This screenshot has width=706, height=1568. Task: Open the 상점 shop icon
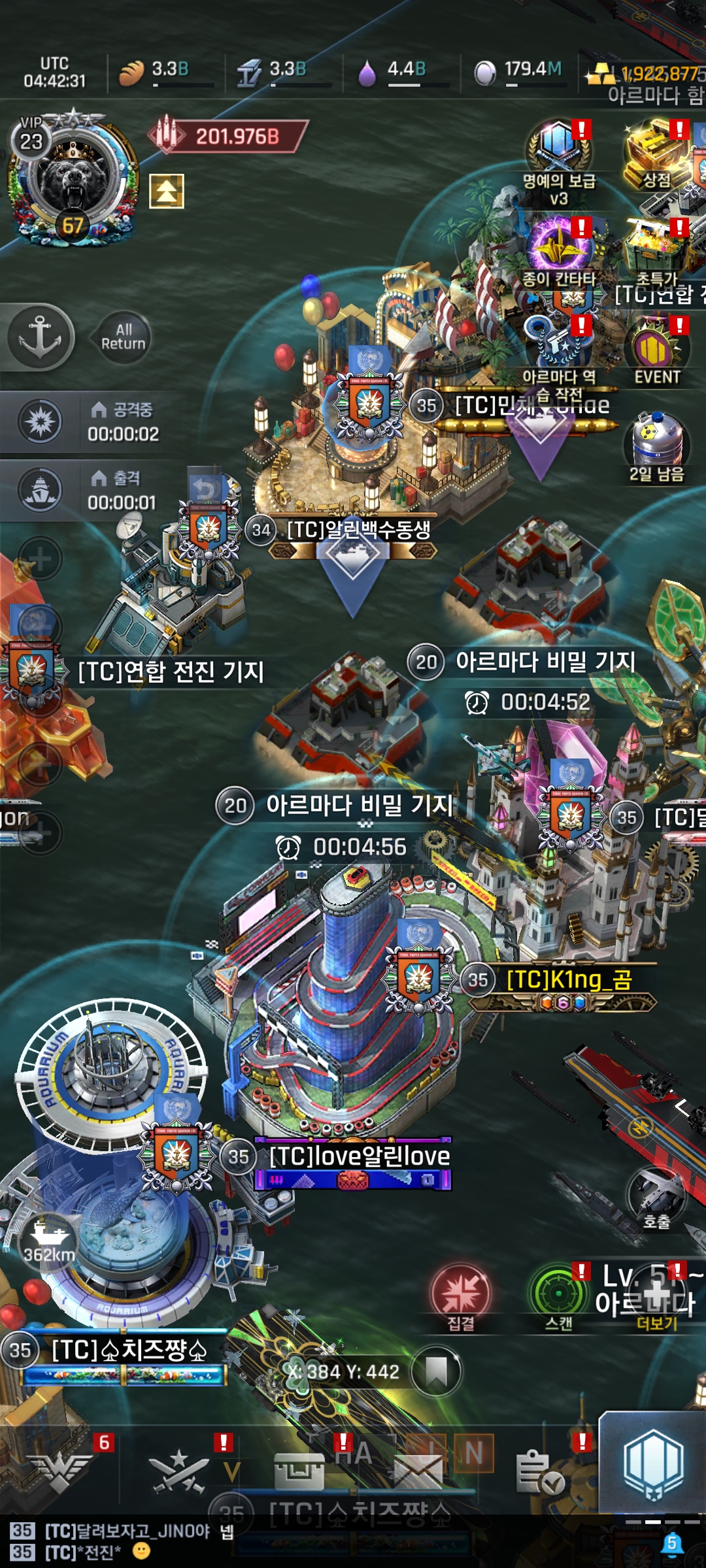point(656,150)
